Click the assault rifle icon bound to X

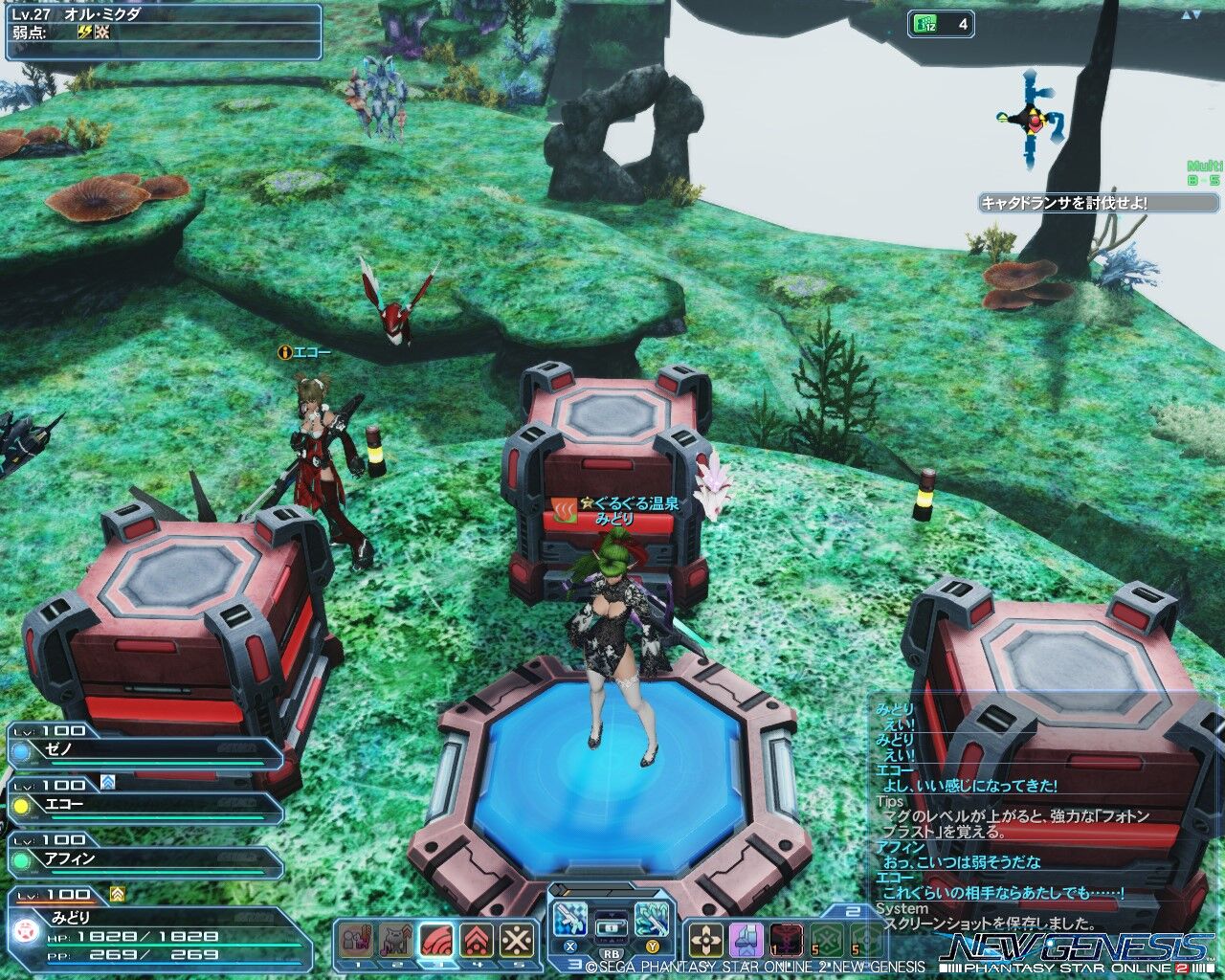click(571, 919)
